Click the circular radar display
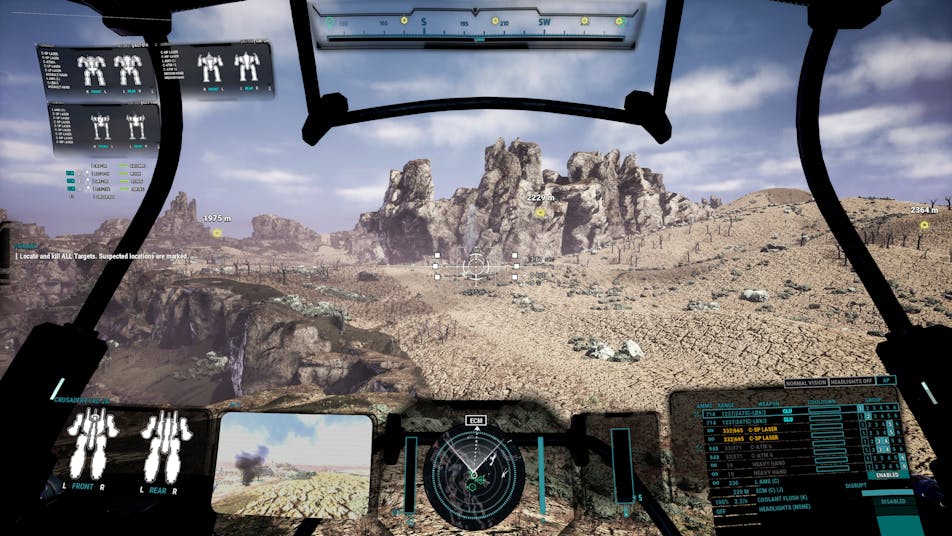 click(x=474, y=476)
